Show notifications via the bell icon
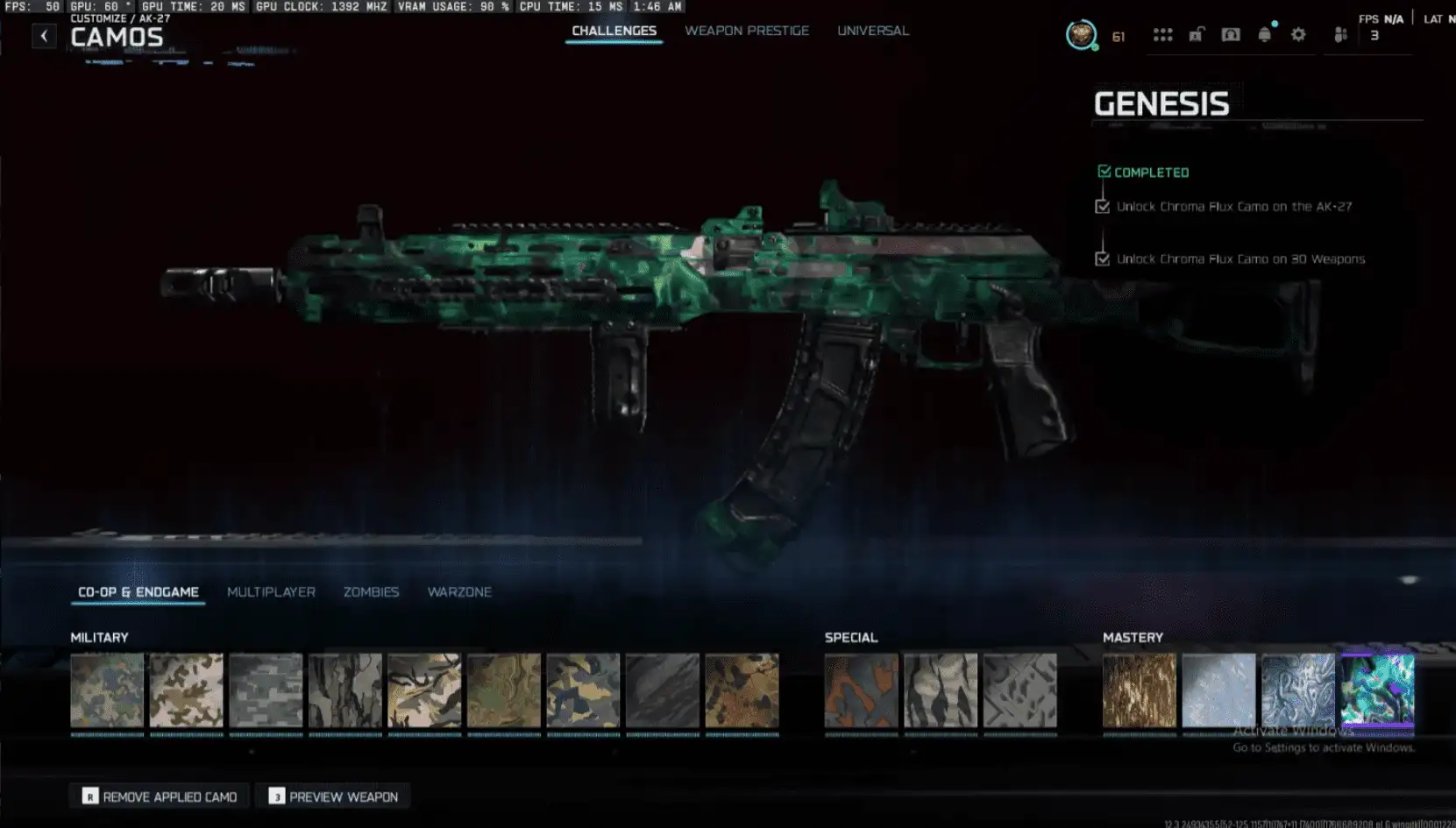This screenshot has height=828, width=1456. pyautogui.click(x=1264, y=35)
